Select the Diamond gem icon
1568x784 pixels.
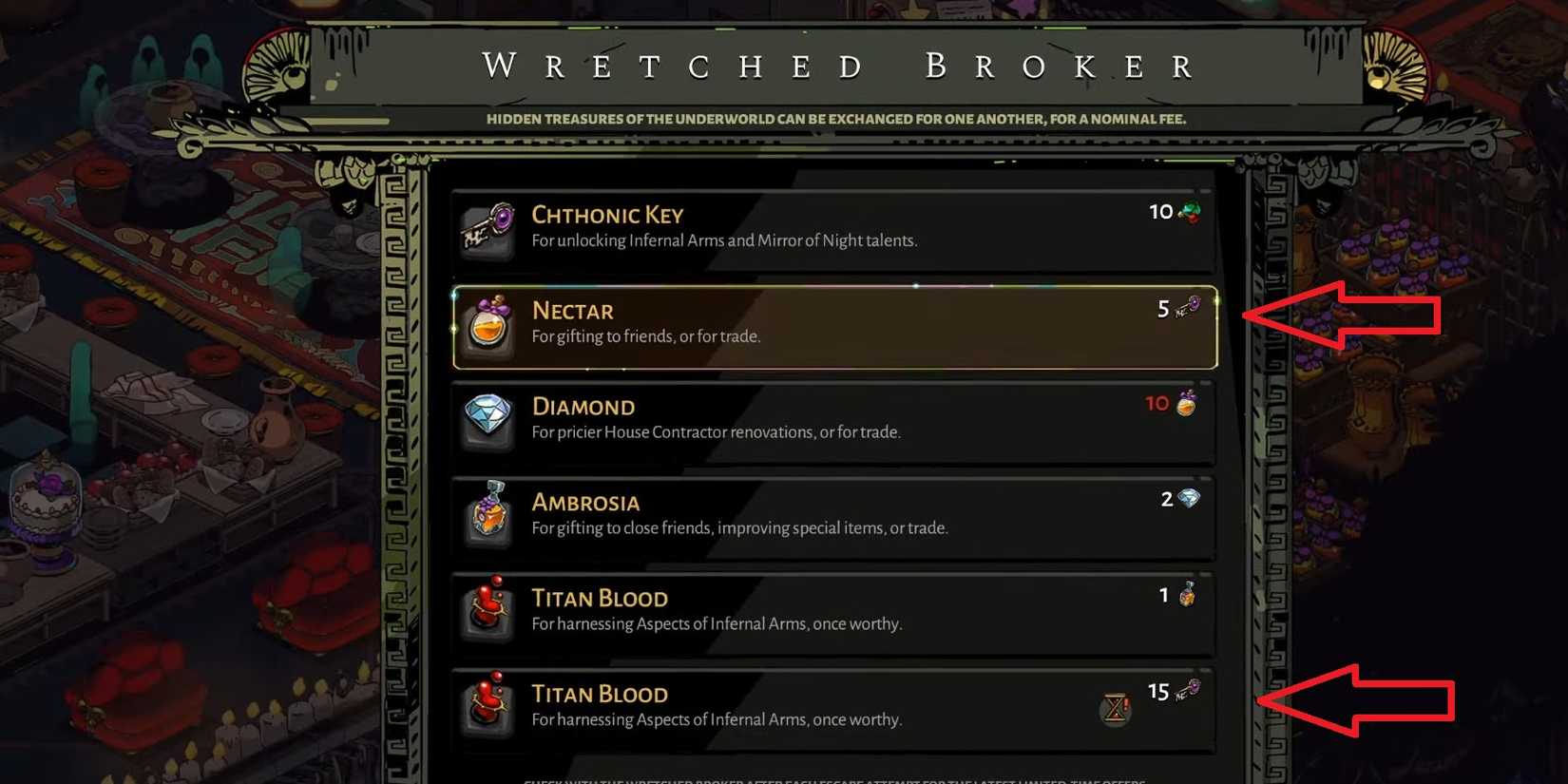click(487, 420)
